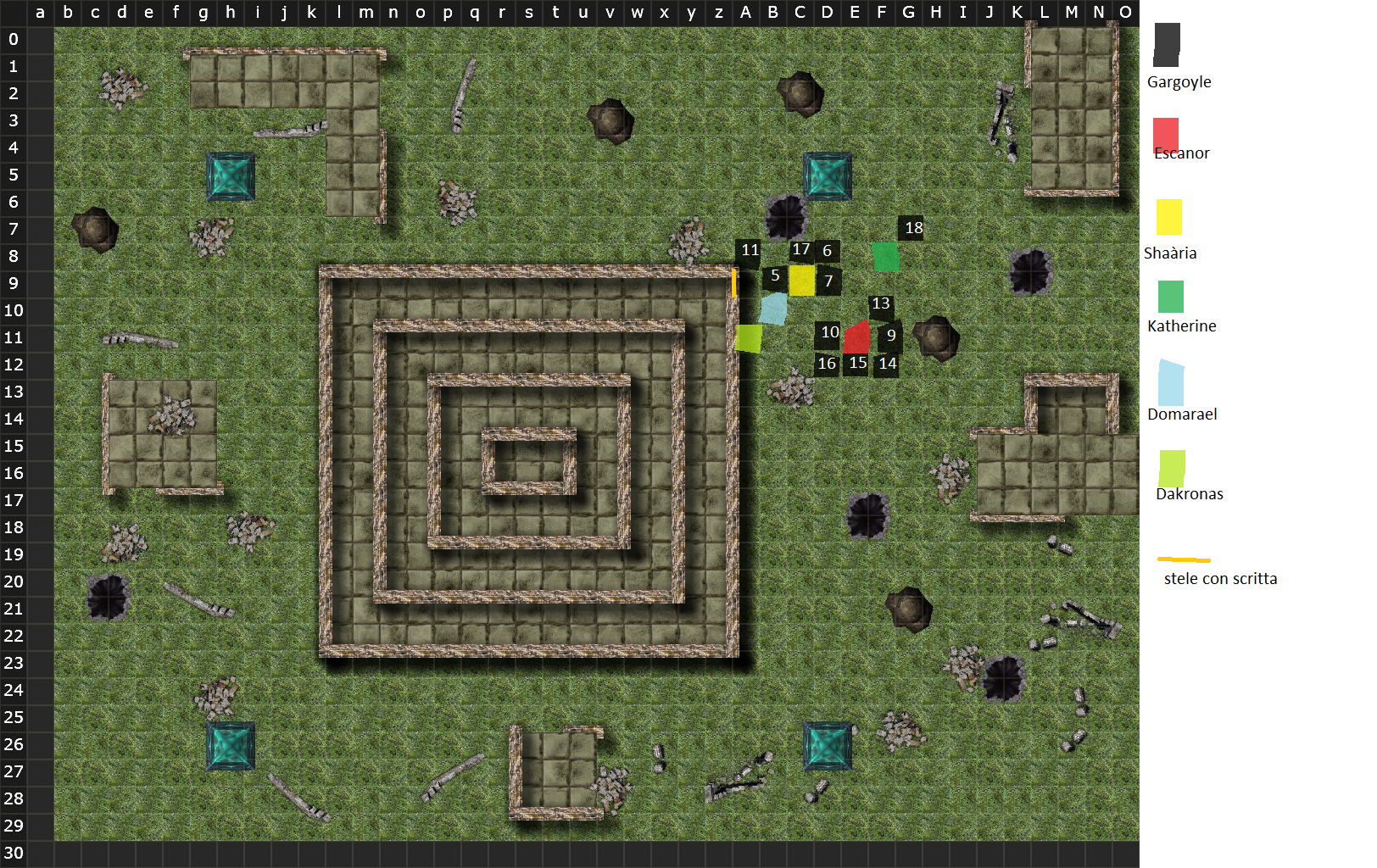This screenshot has width=1377, height=868.
Task: Select gargoyle token number 11
Action: [749, 251]
